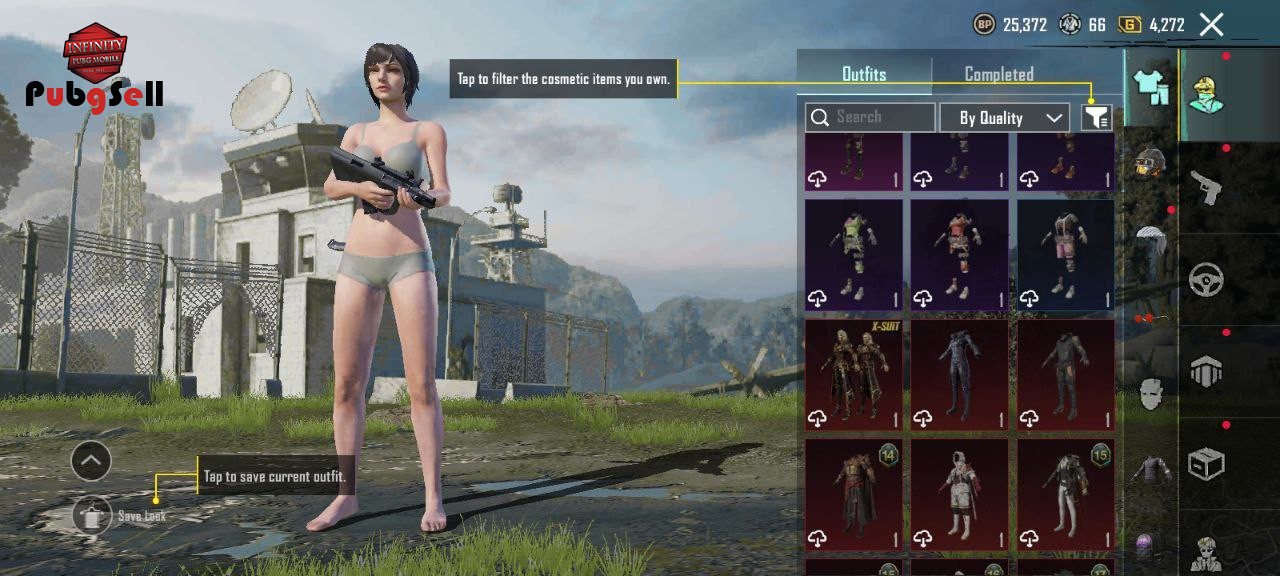
Task: Switch to the Completed tab
Action: 998,74
